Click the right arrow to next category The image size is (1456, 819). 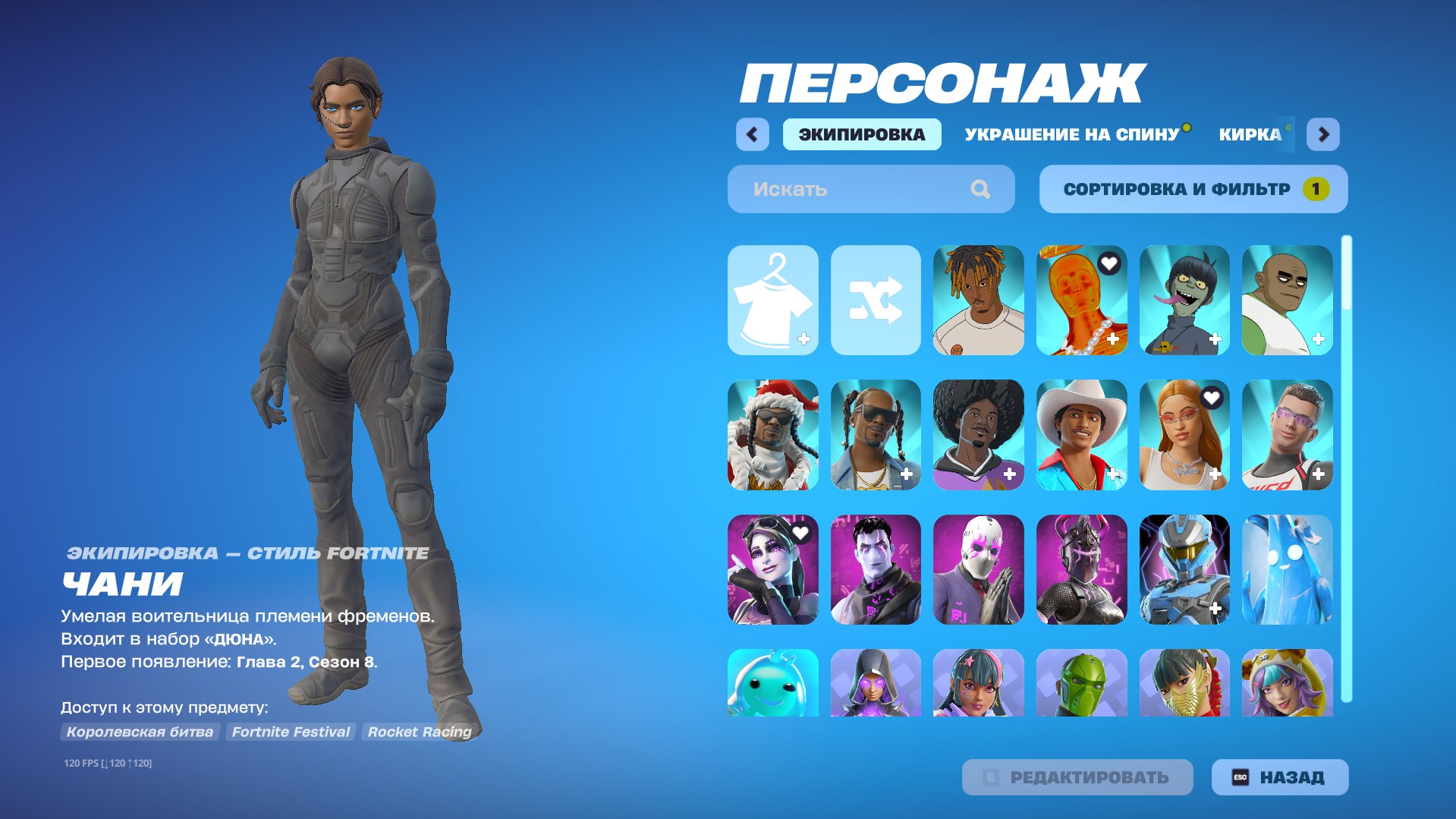[x=1323, y=134]
